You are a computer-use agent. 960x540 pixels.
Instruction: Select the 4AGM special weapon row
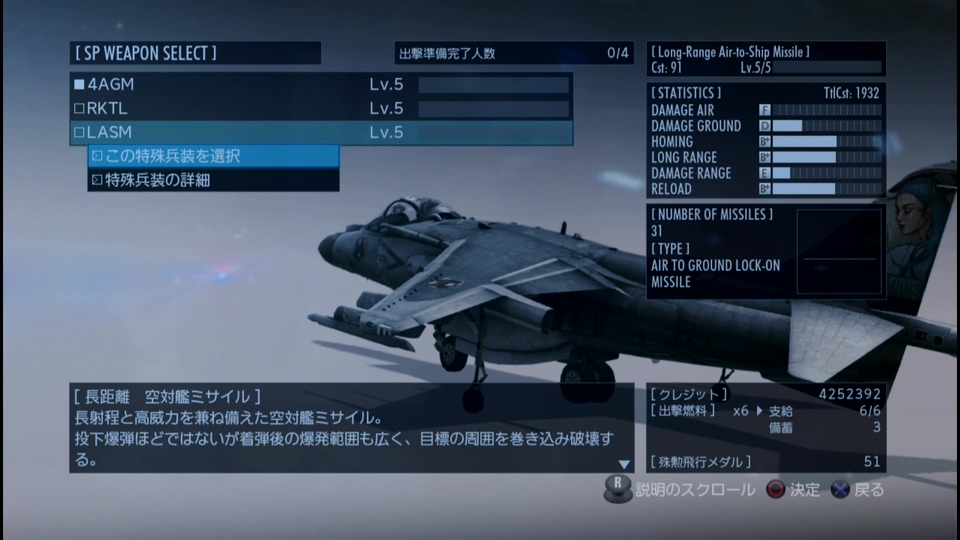320,84
